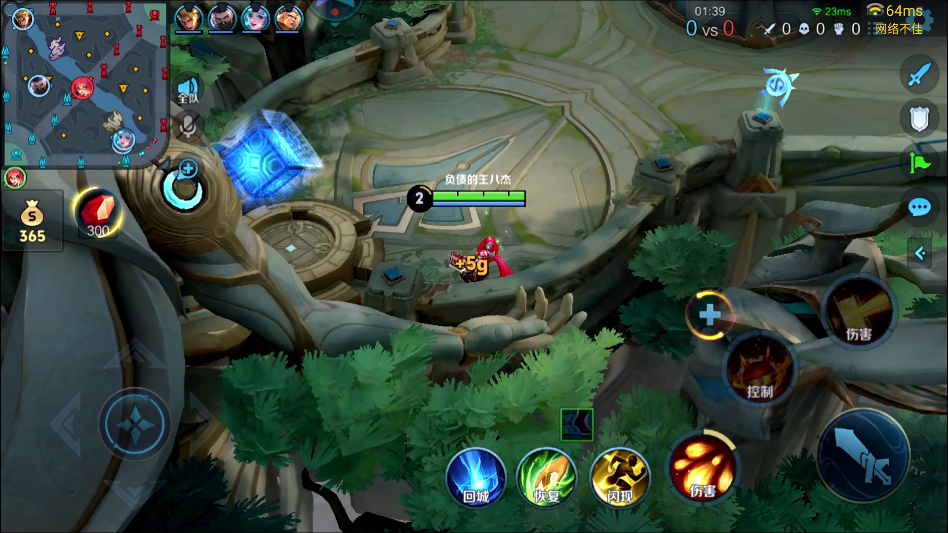
Task: Select the white-haired female teammate portrait
Action: 255,18
